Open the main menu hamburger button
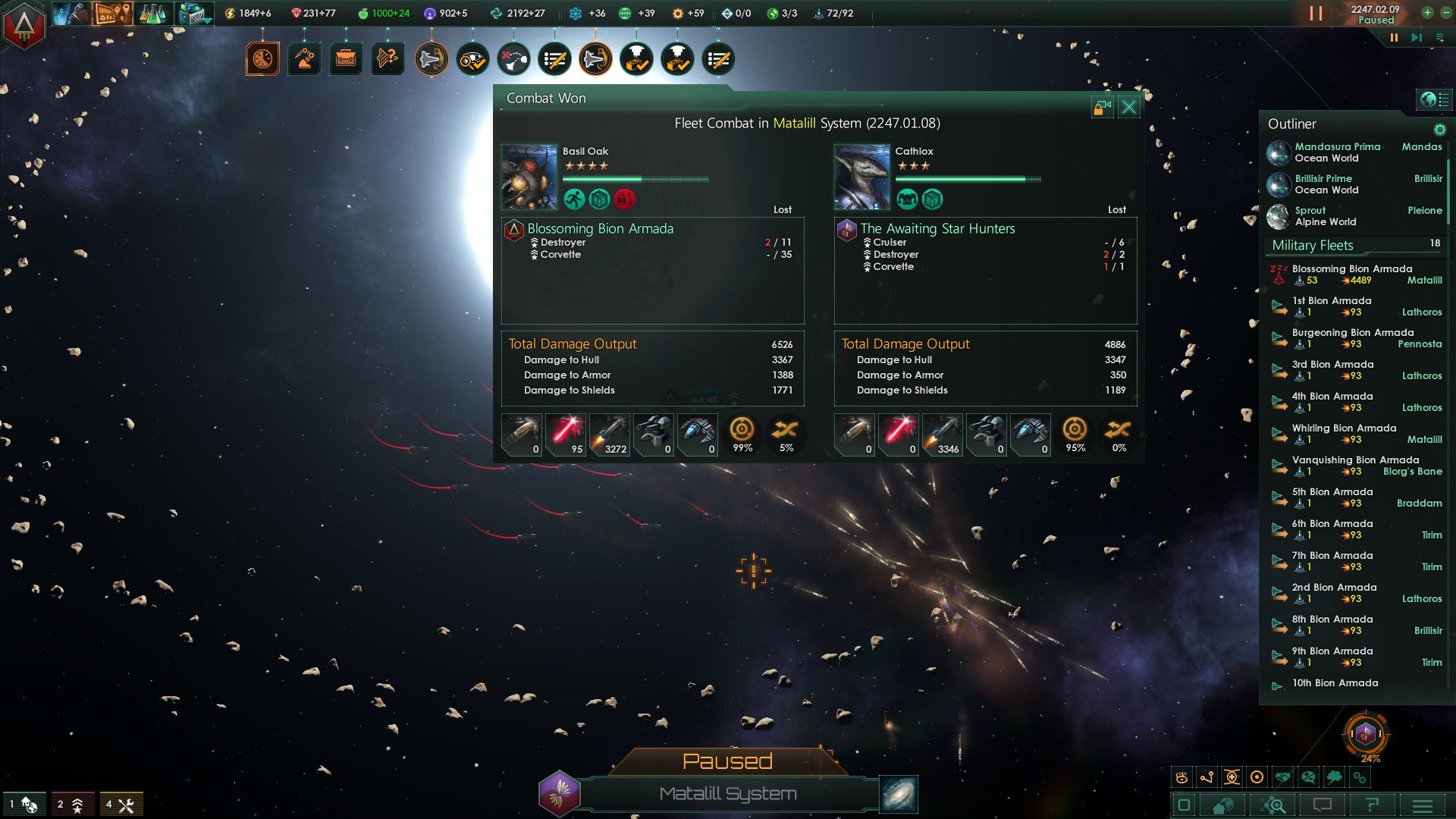Image resolution: width=1456 pixels, height=819 pixels. pyautogui.click(x=1422, y=805)
